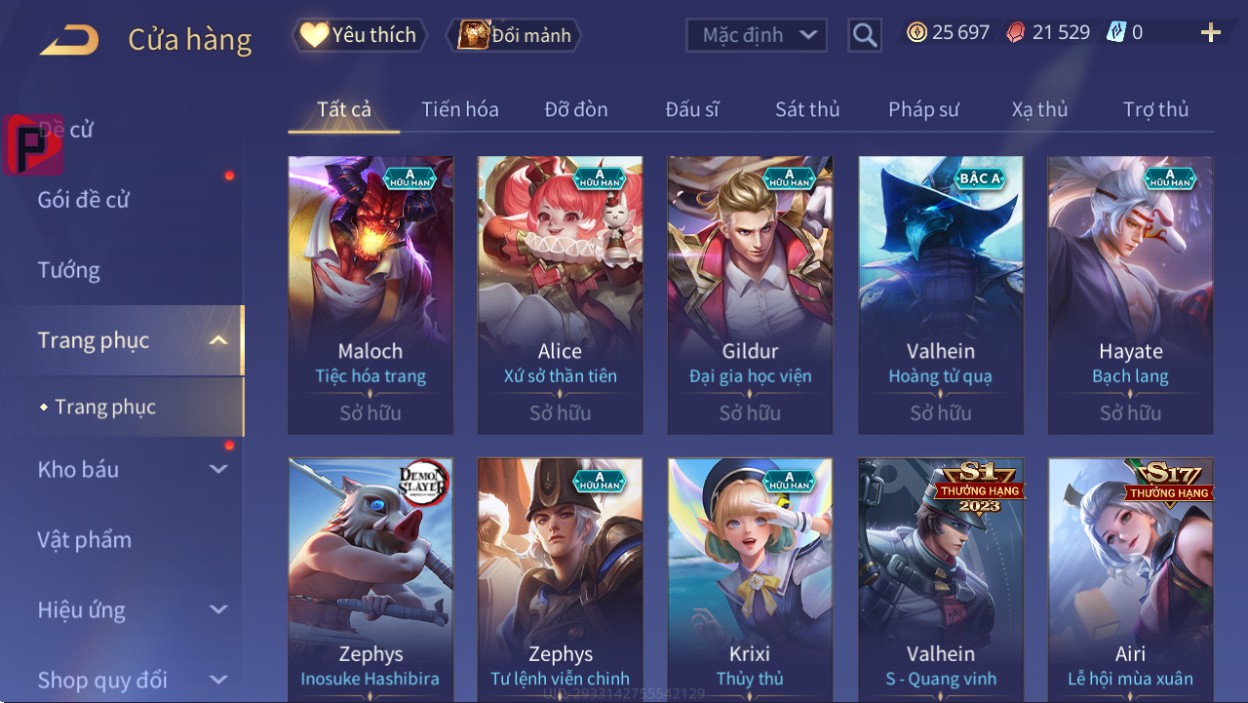
Task: Choose the Pháp sư tab
Action: (x=923, y=109)
